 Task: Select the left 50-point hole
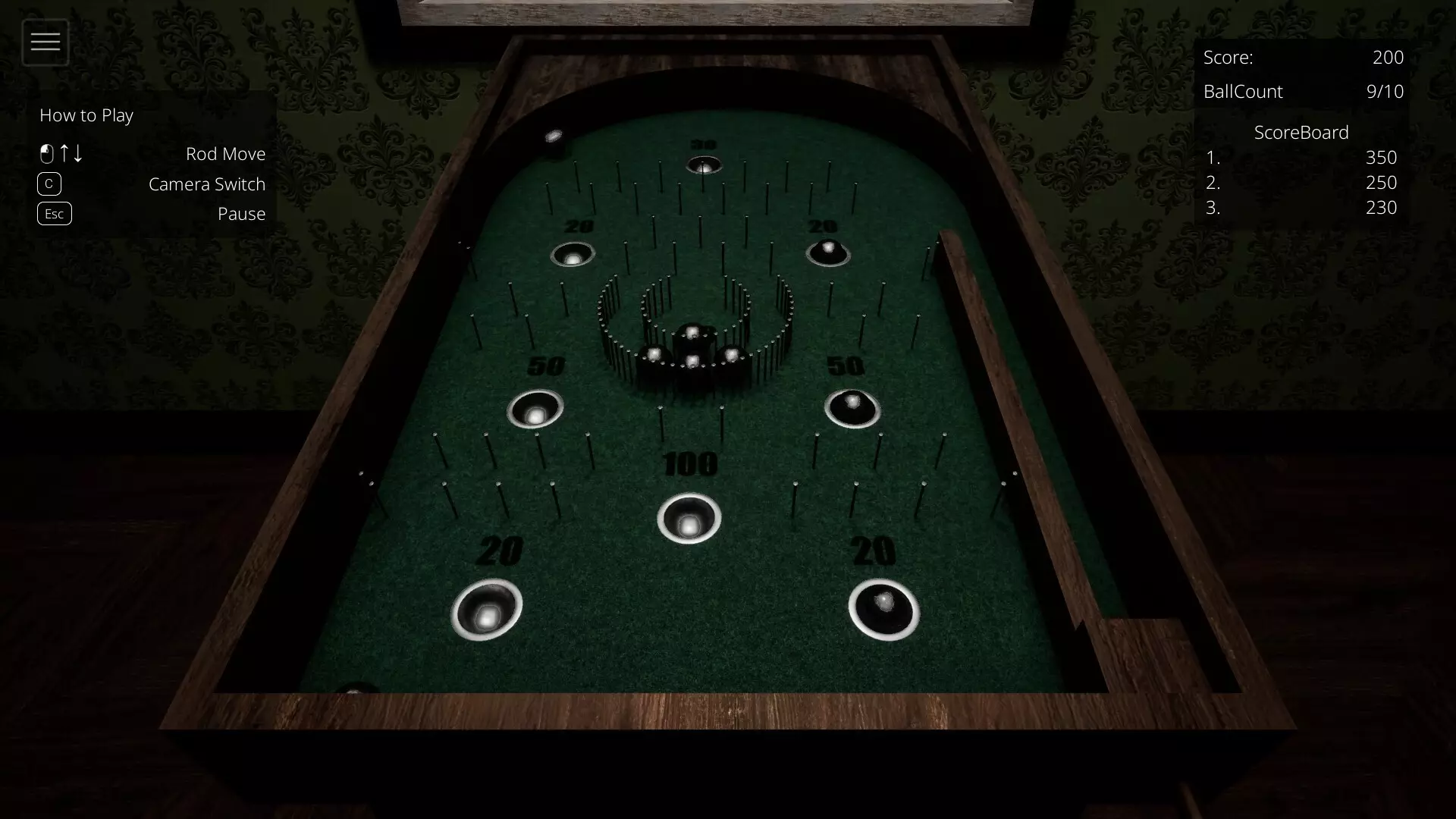(535, 409)
